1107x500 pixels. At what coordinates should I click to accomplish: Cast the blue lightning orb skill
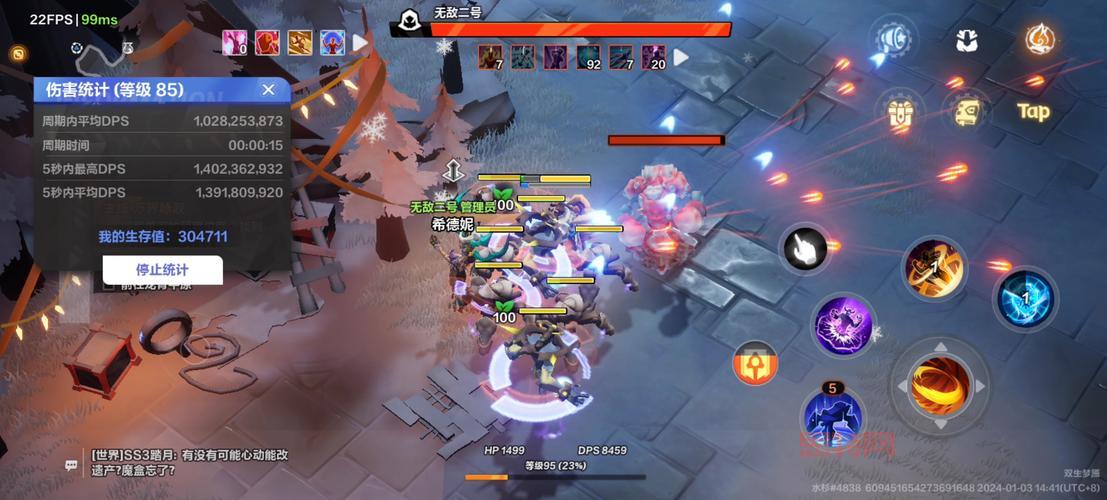coord(1024,298)
